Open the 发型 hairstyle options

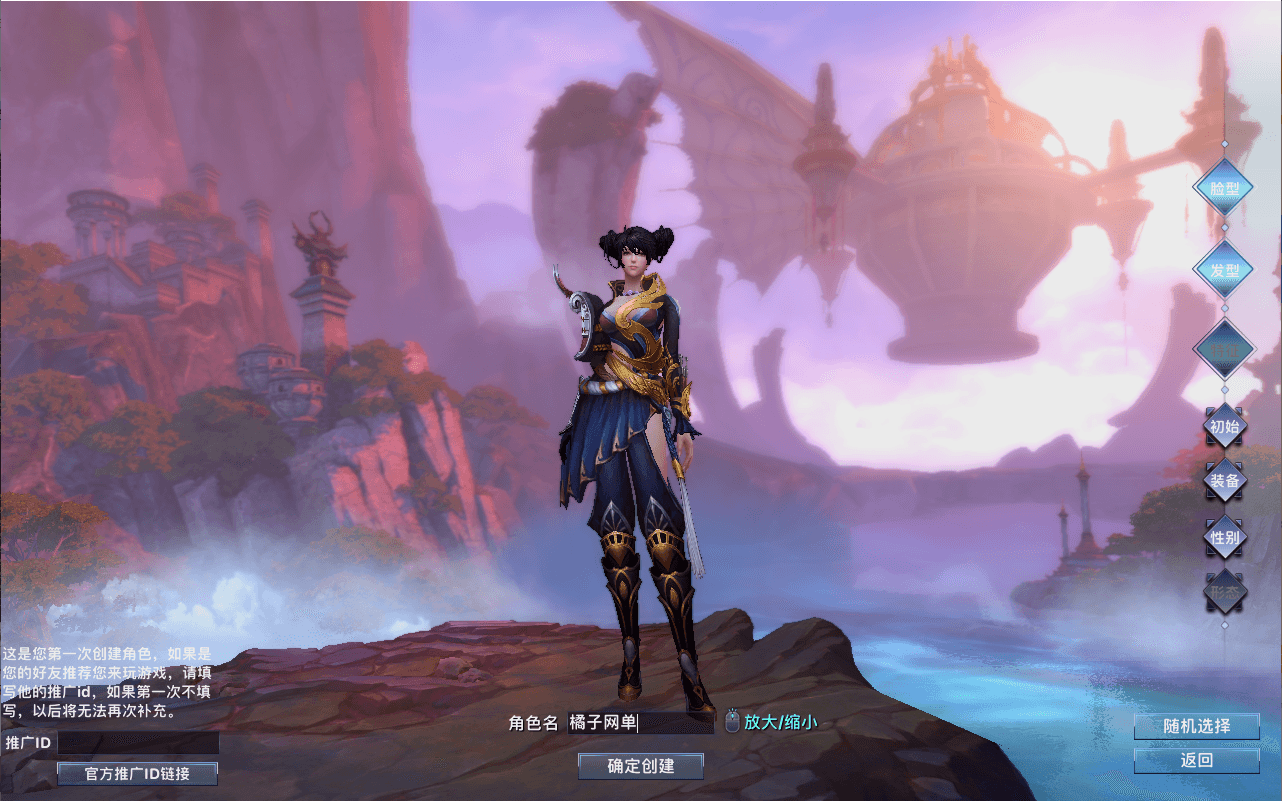(x=1223, y=270)
